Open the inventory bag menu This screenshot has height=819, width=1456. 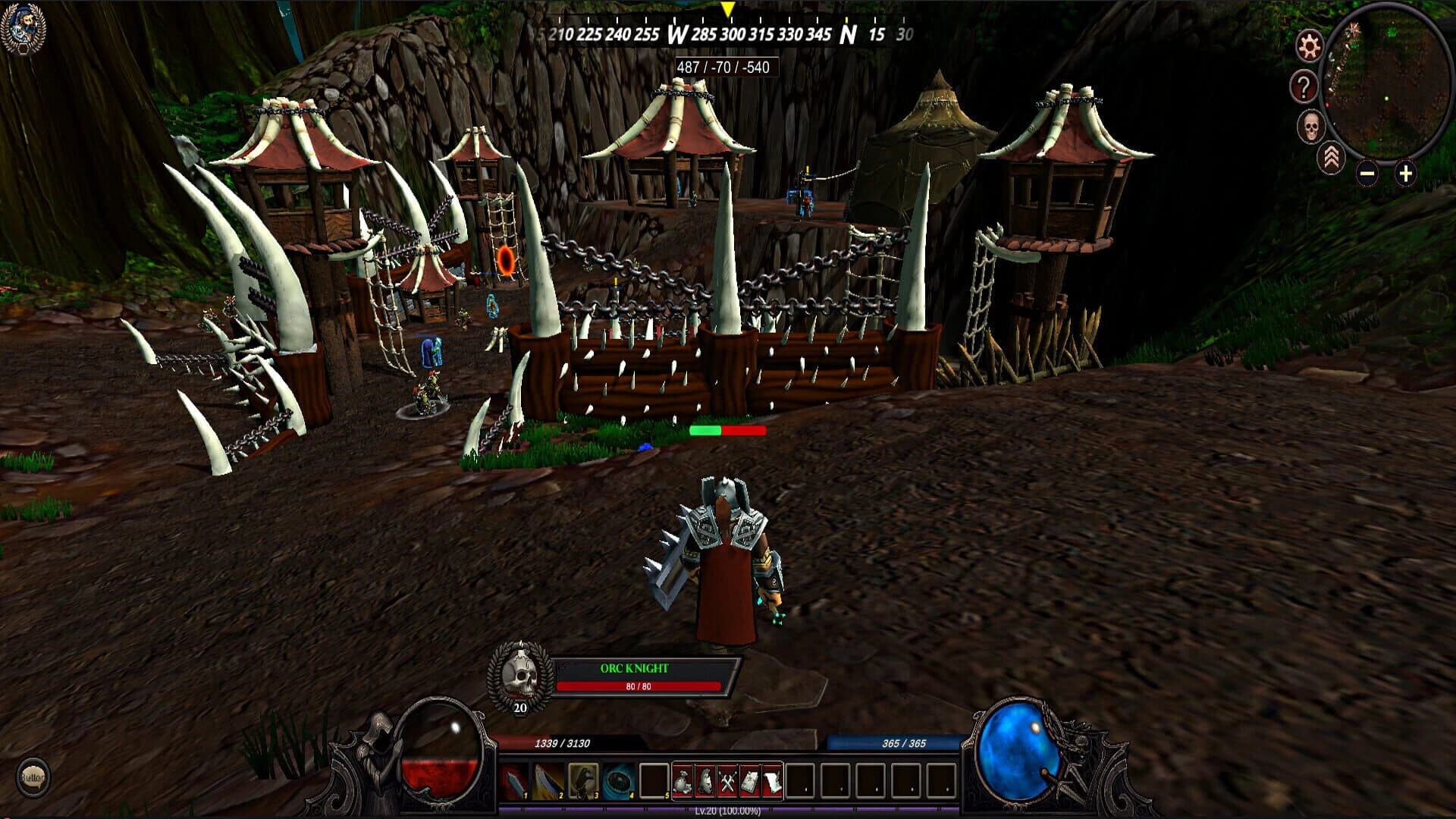(x=683, y=780)
